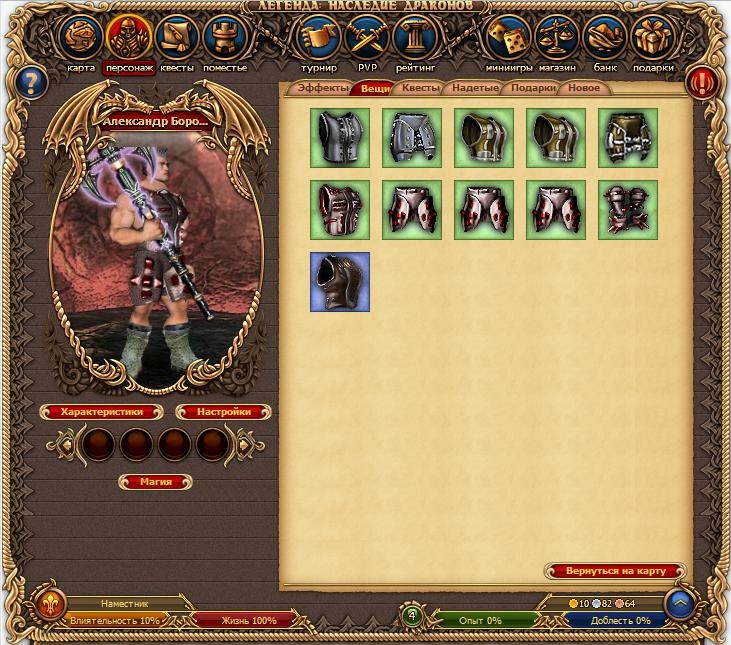Viewport: 731px width, 645px height.
Task: Open the квесты quest menu
Action: point(178,39)
